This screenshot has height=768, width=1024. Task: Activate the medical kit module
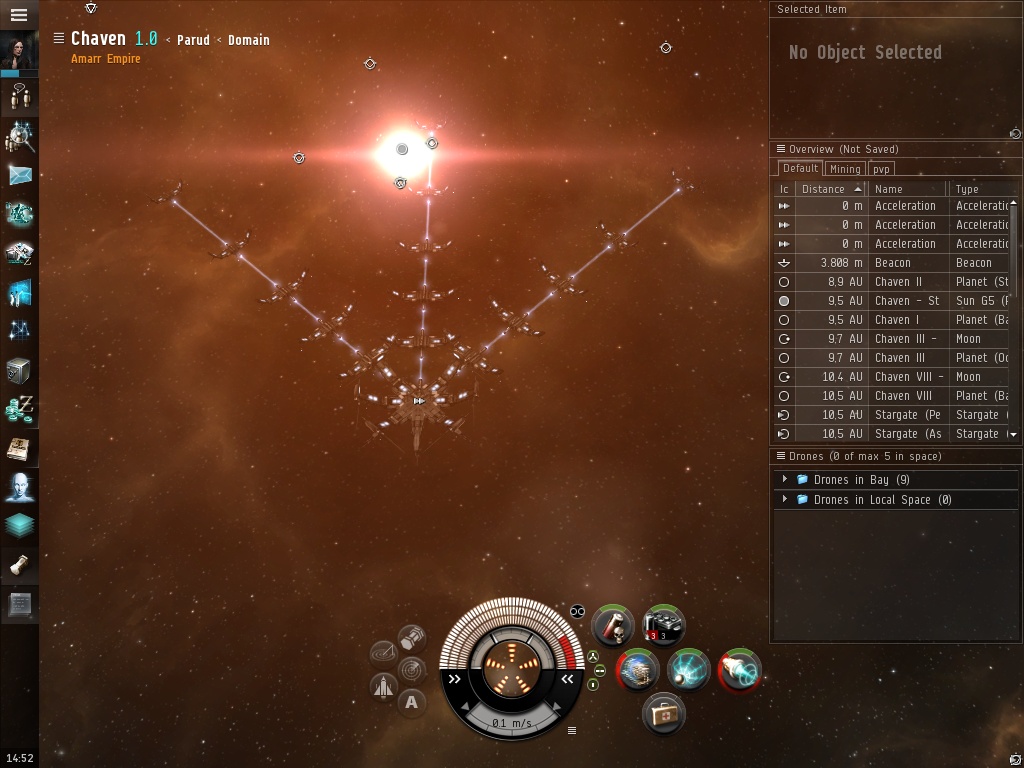[663, 713]
